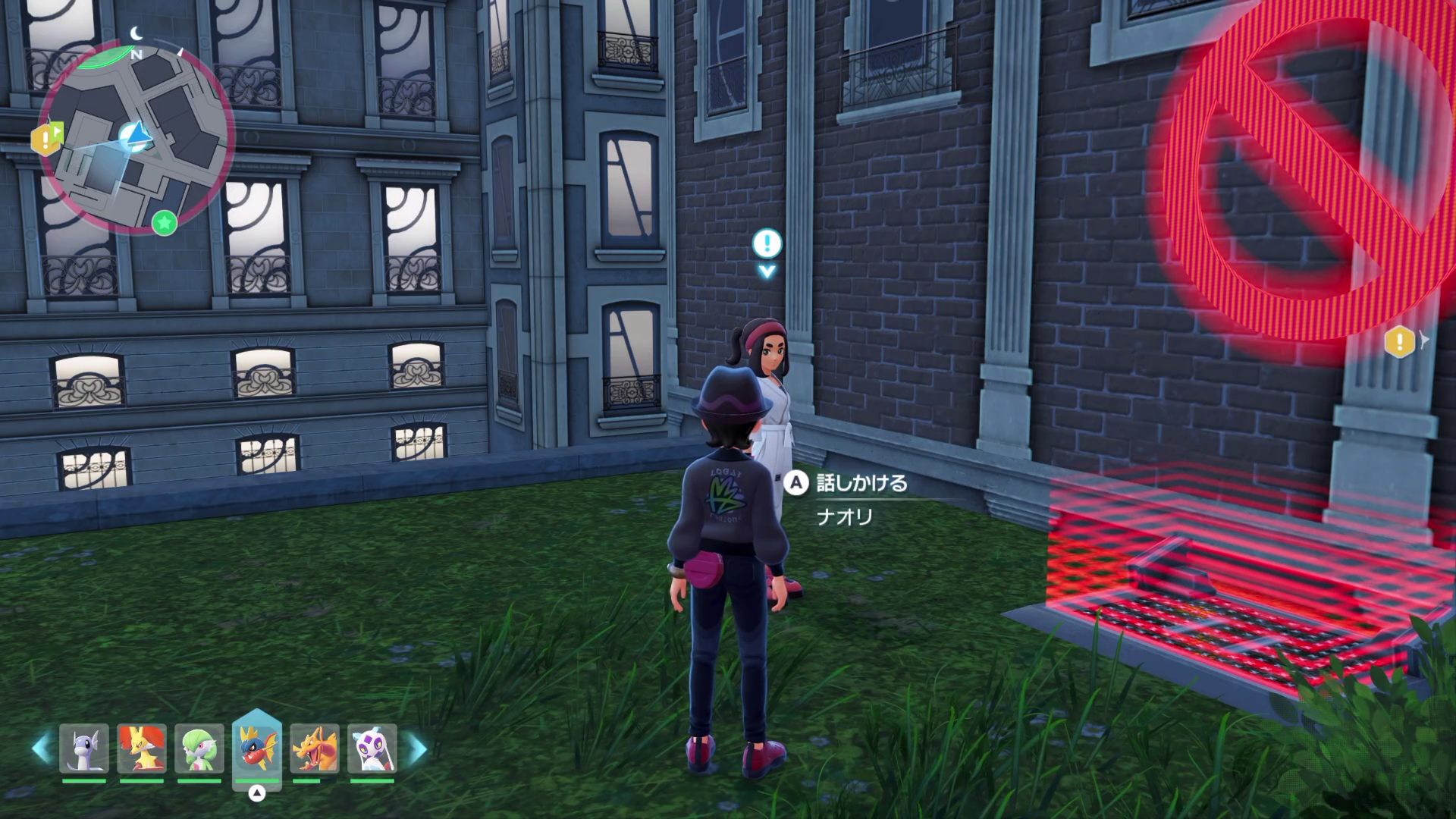Image resolution: width=1456 pixels, height=819 pixels.
Task: Choose Dratini in the party bar
Action: [x=84, y=748]
